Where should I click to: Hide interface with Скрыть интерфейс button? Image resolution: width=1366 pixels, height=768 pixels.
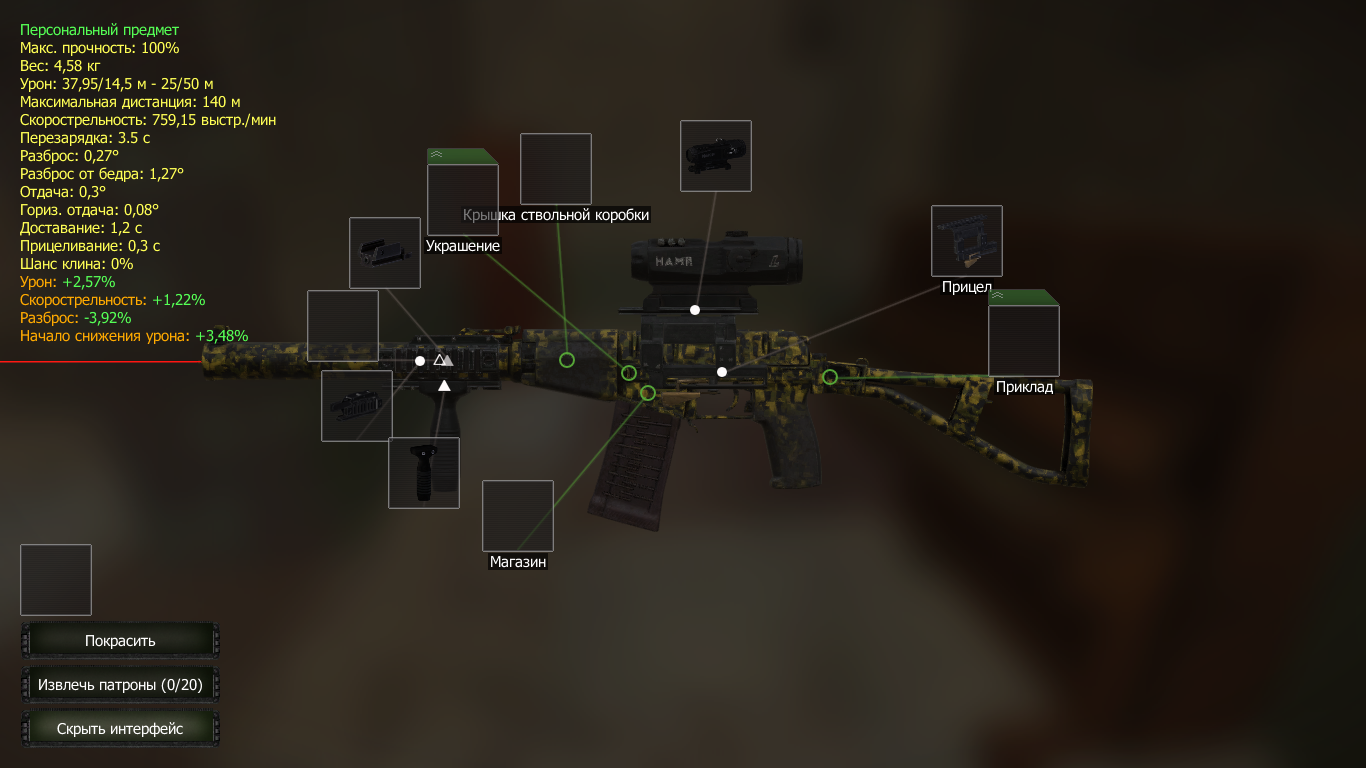[x=120, y=729]
